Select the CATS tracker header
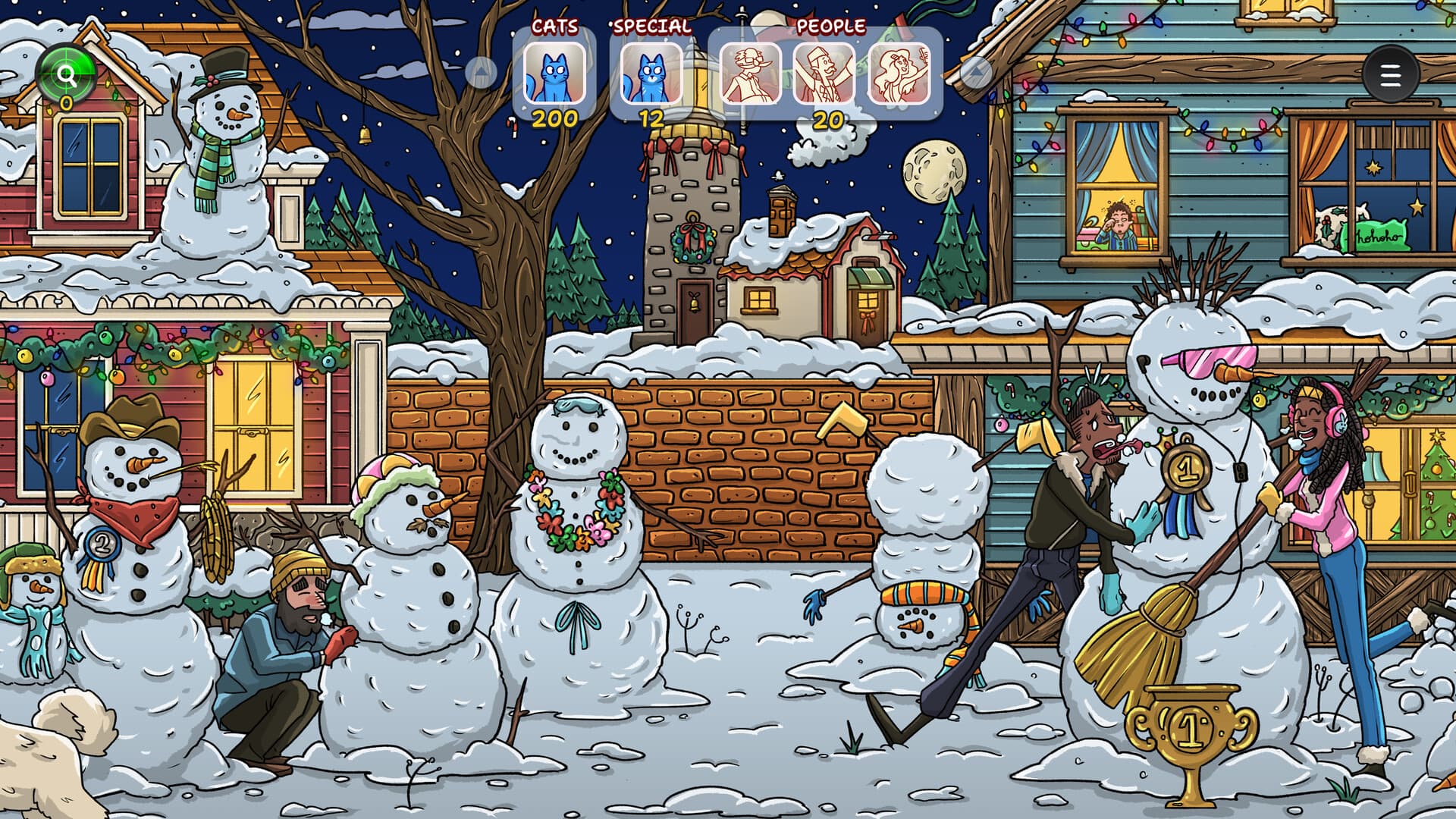Screen dimensions: 1456x819 [x=556, y=24]
